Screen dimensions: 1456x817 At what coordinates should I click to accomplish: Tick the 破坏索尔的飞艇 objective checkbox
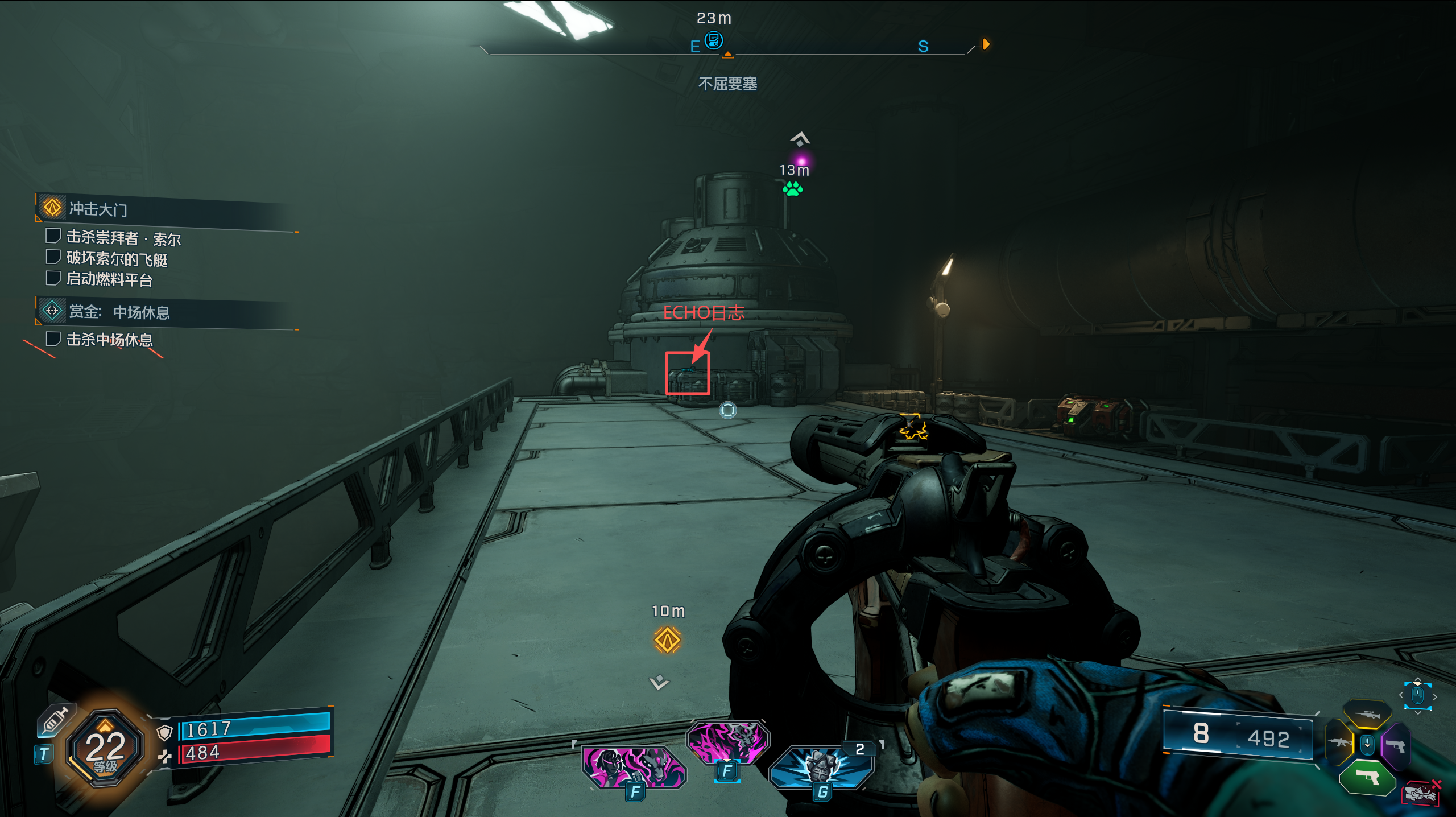[53, 257]
